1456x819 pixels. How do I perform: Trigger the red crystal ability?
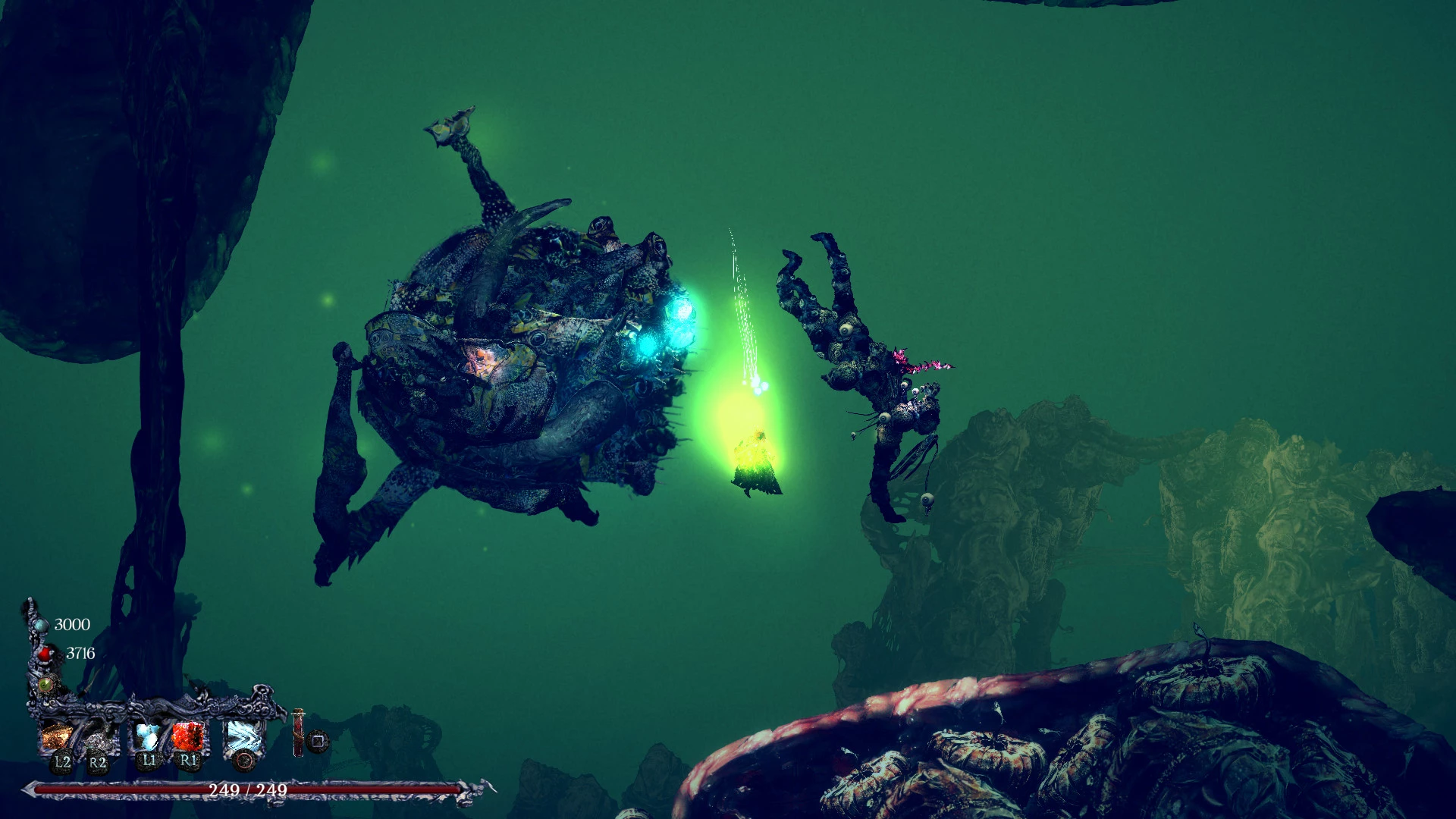pos(187,736)
